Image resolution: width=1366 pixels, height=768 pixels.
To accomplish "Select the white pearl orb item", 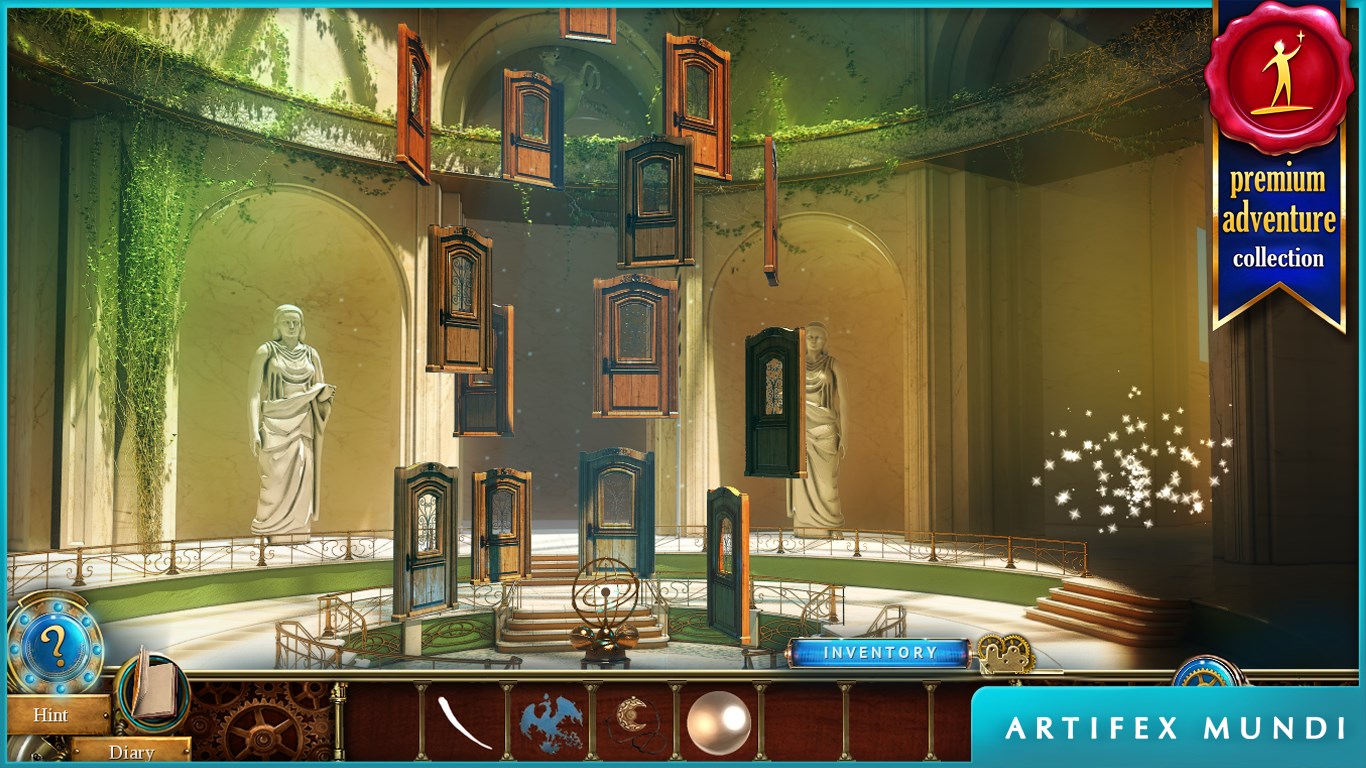I will pos(718,722).
